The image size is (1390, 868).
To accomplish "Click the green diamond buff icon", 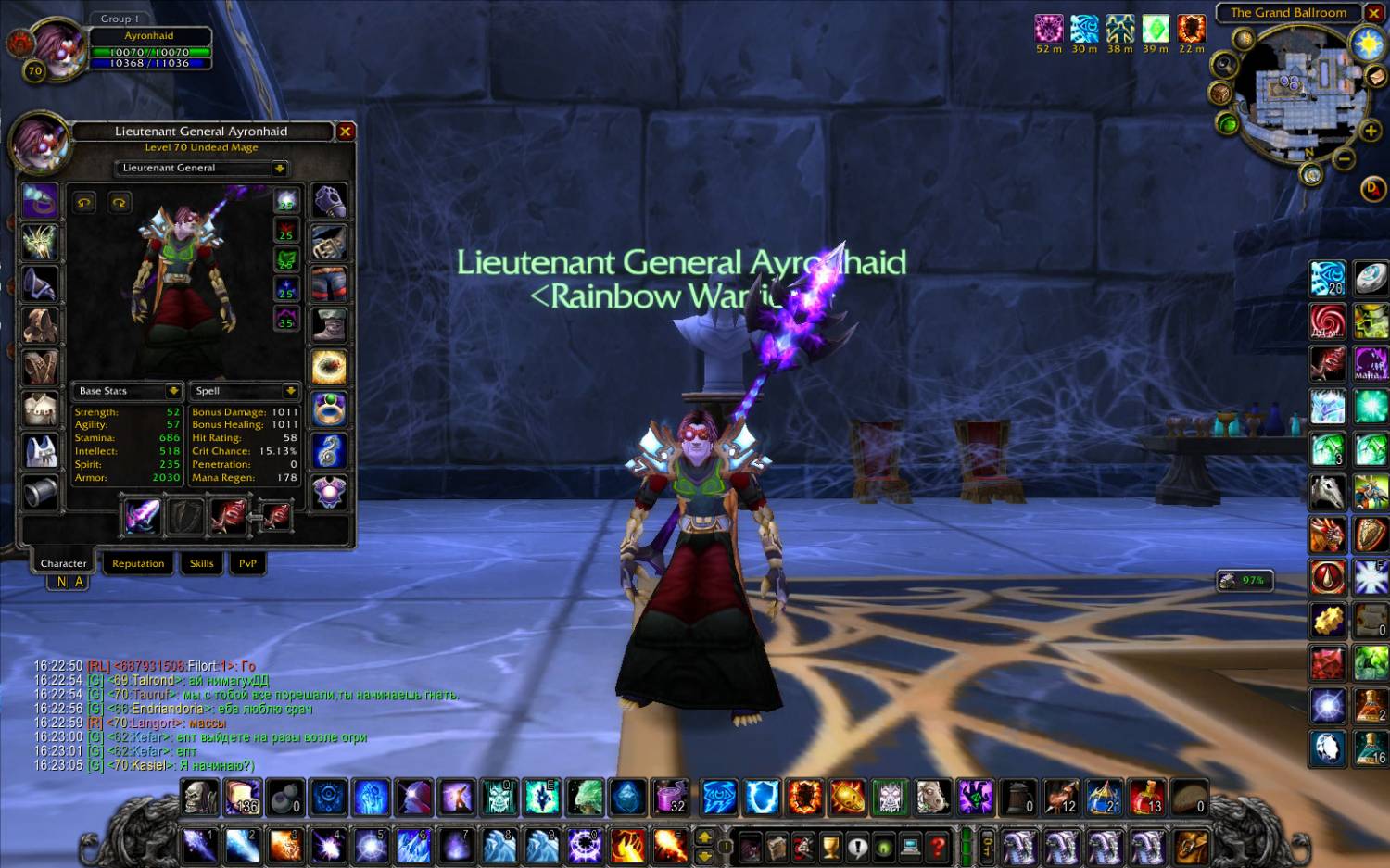I will (1156, 29).
